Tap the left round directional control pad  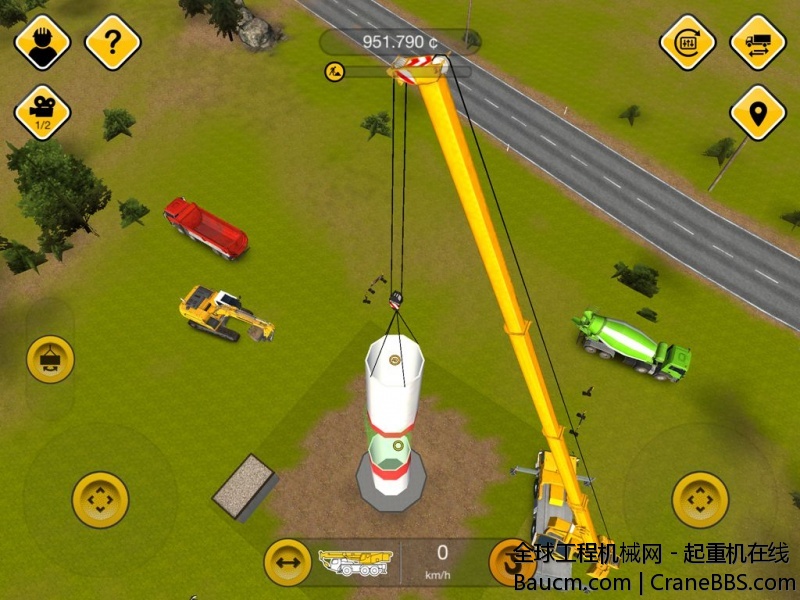pyautogui.click(x=100, y=499)
